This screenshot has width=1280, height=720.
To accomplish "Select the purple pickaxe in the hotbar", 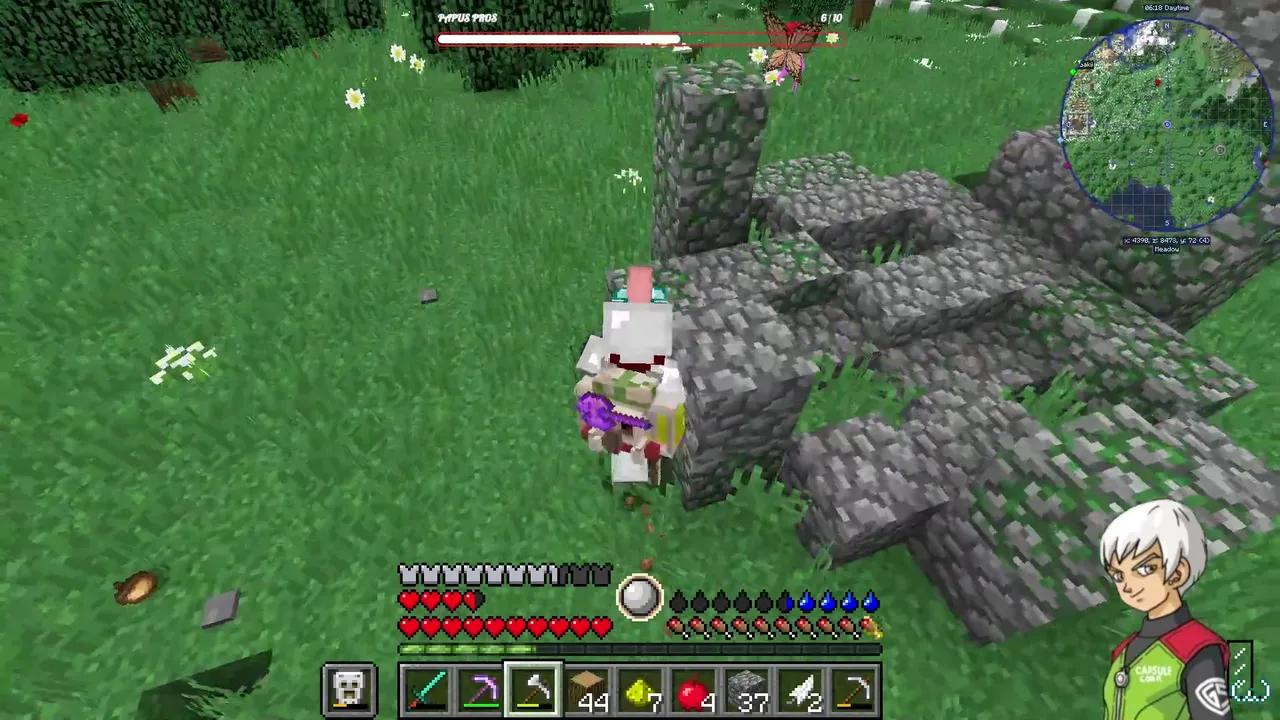I will (x=482, y=688).
